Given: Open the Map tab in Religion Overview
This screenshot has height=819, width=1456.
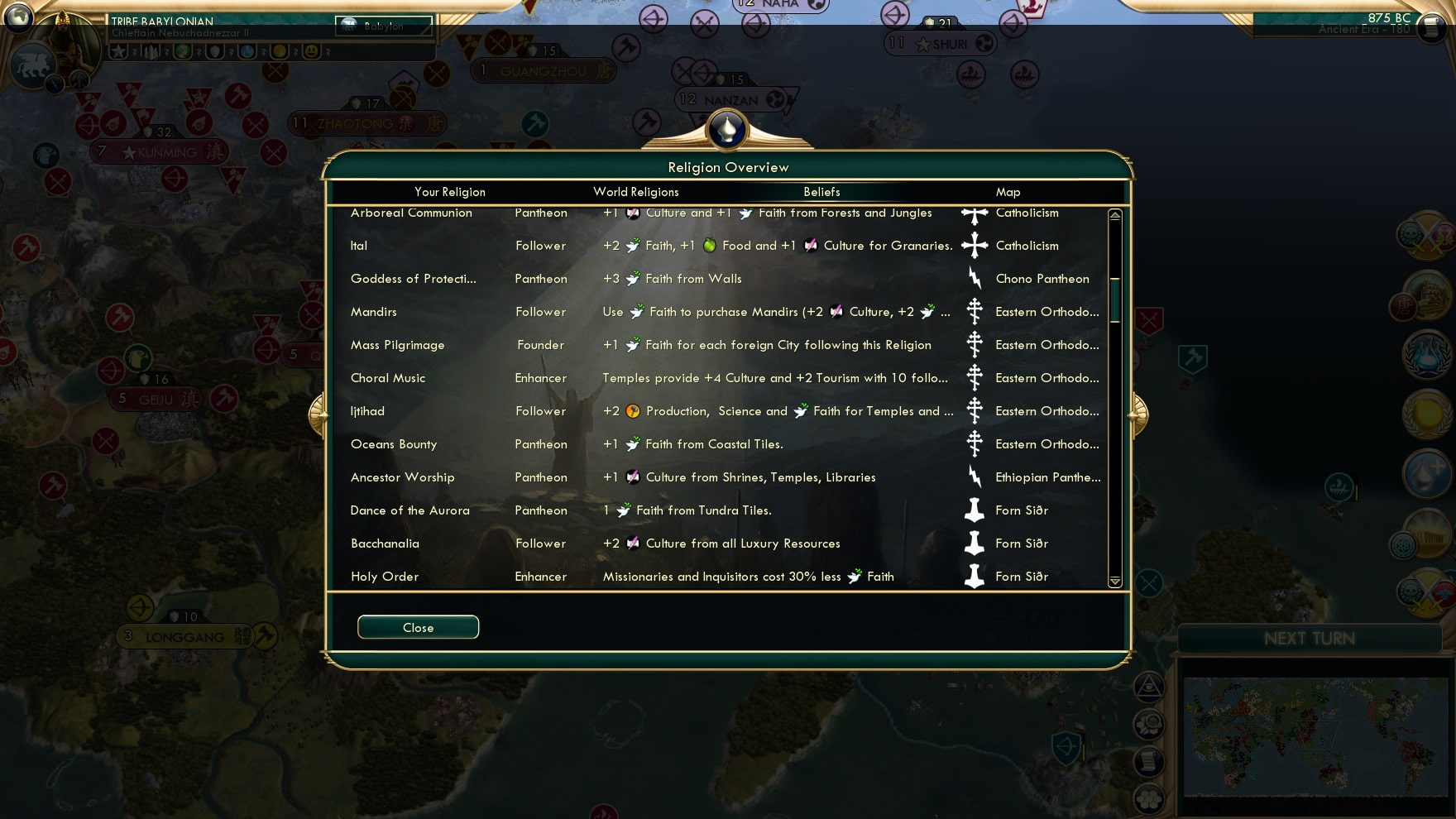Looking at the screenshot, I should click(1008, 192).
